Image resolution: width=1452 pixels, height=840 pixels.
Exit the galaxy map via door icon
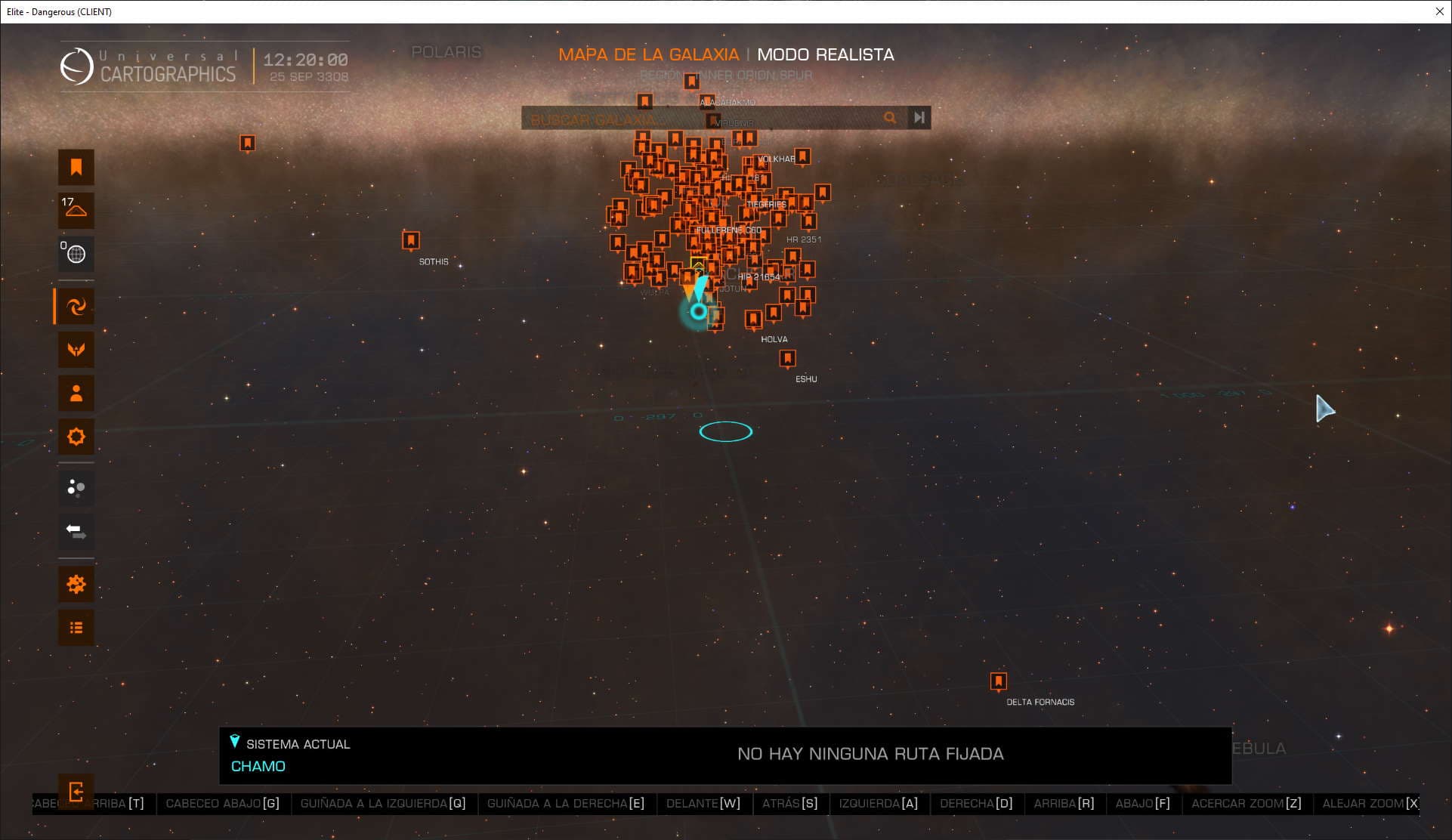coord(76,792)
